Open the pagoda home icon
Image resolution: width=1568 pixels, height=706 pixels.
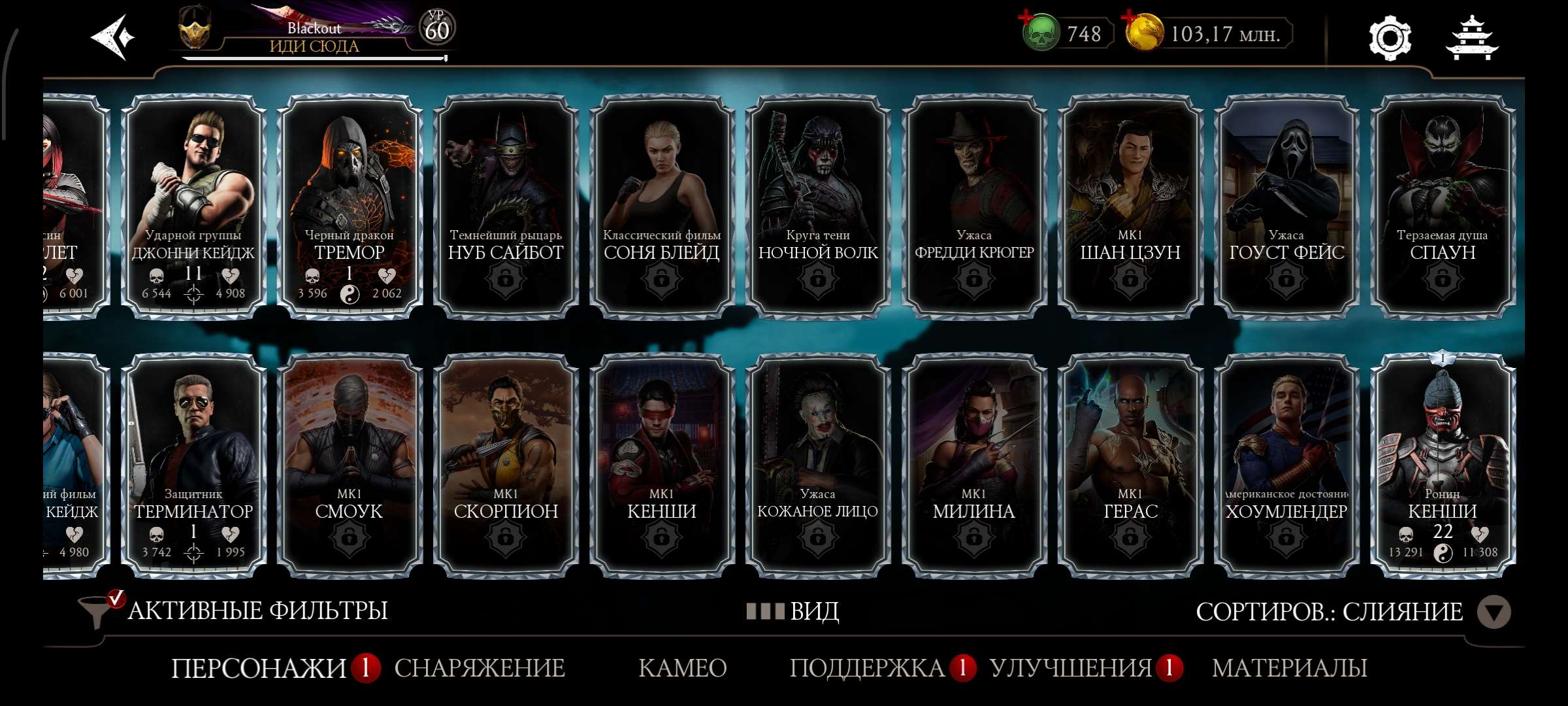click(x=1472, y=39)
